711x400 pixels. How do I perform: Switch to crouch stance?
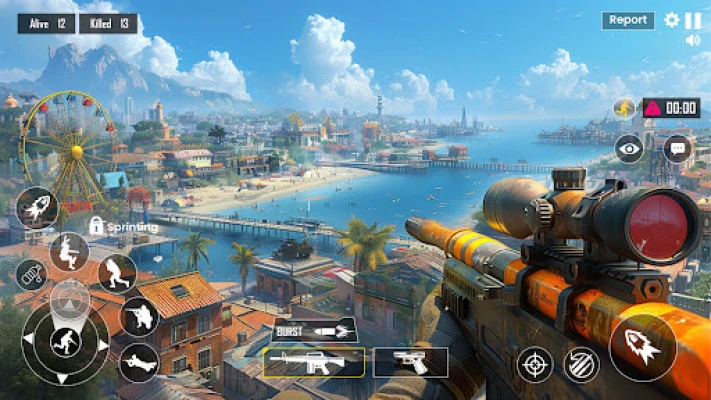tap(117, 272)
